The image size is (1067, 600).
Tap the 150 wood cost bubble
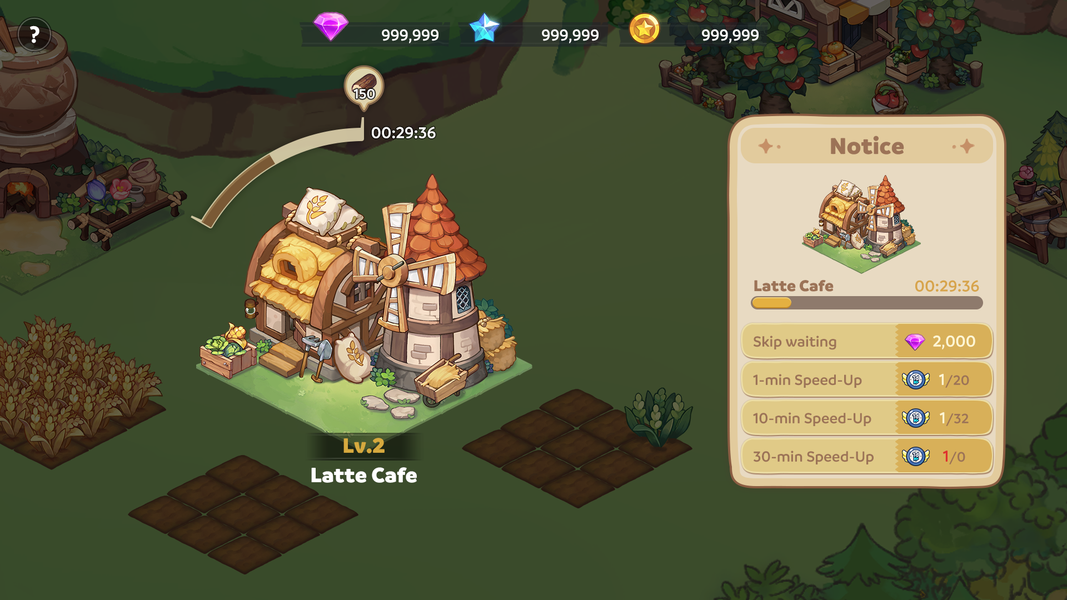pos(364,90)
